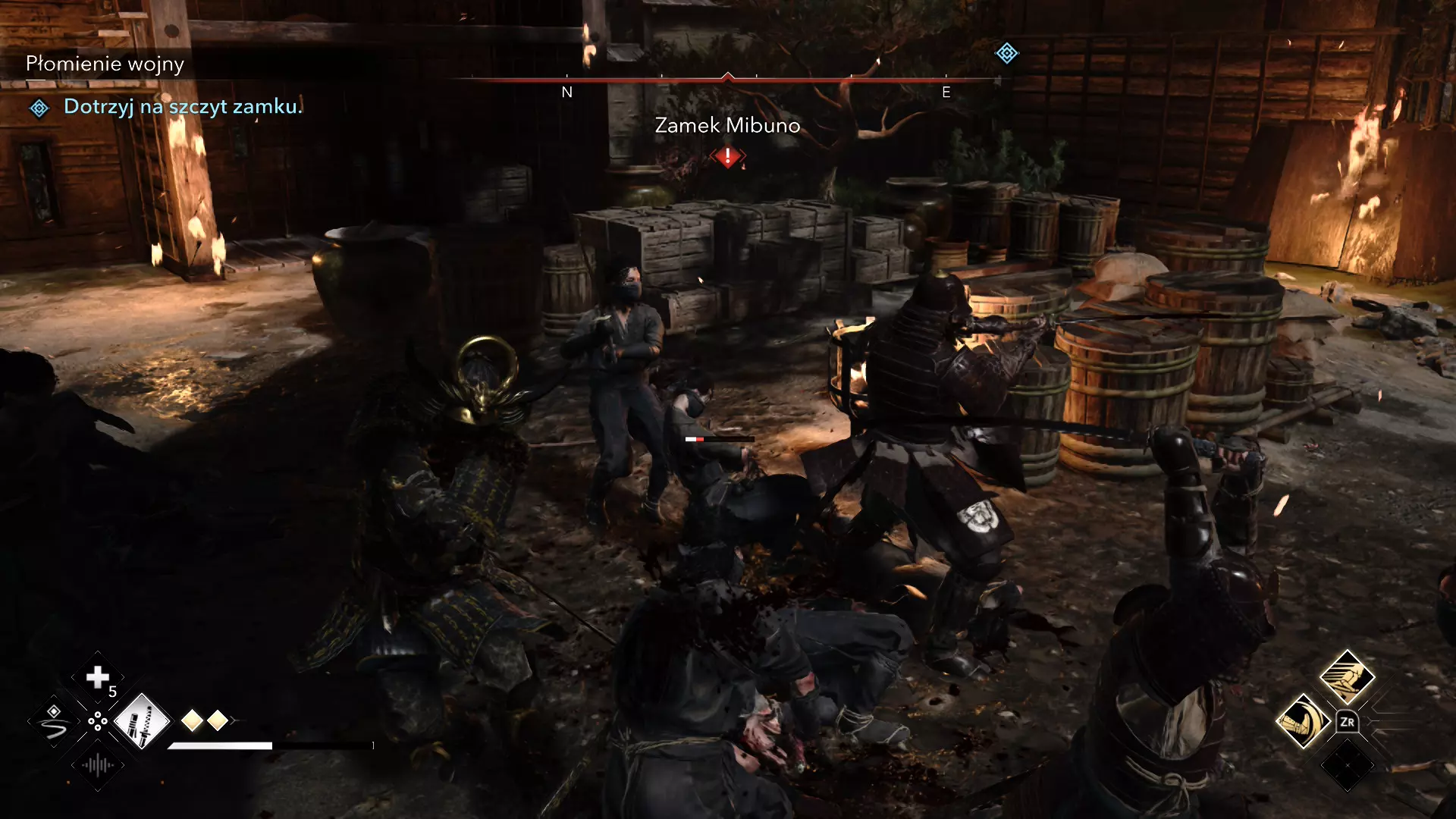Image resolution: width=1456 pixels, height=819 pixels.
Task: Click the red Zamek Mibuno alert marker
Action: (728, 157)
